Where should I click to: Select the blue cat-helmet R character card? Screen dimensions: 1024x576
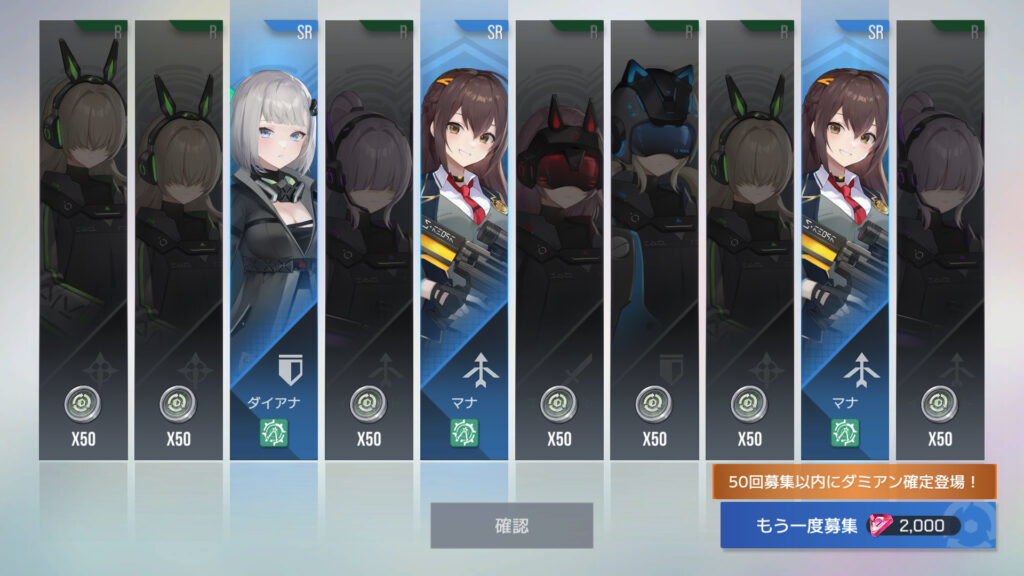point(654,240)
